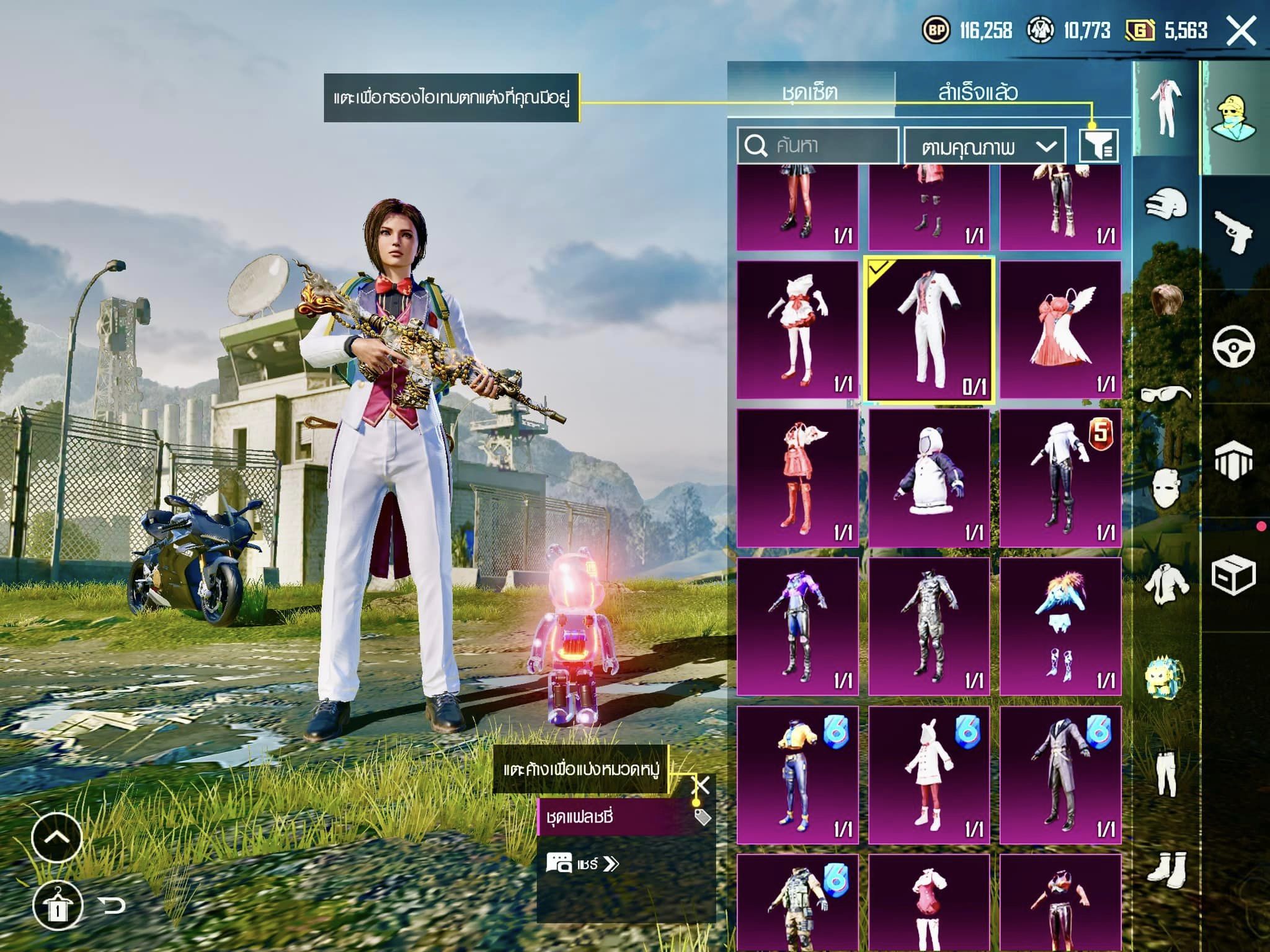Show the pants clothing category
Image resolution: width=1270 pixels, height=952 pixels.
[x=1166, y=772]
